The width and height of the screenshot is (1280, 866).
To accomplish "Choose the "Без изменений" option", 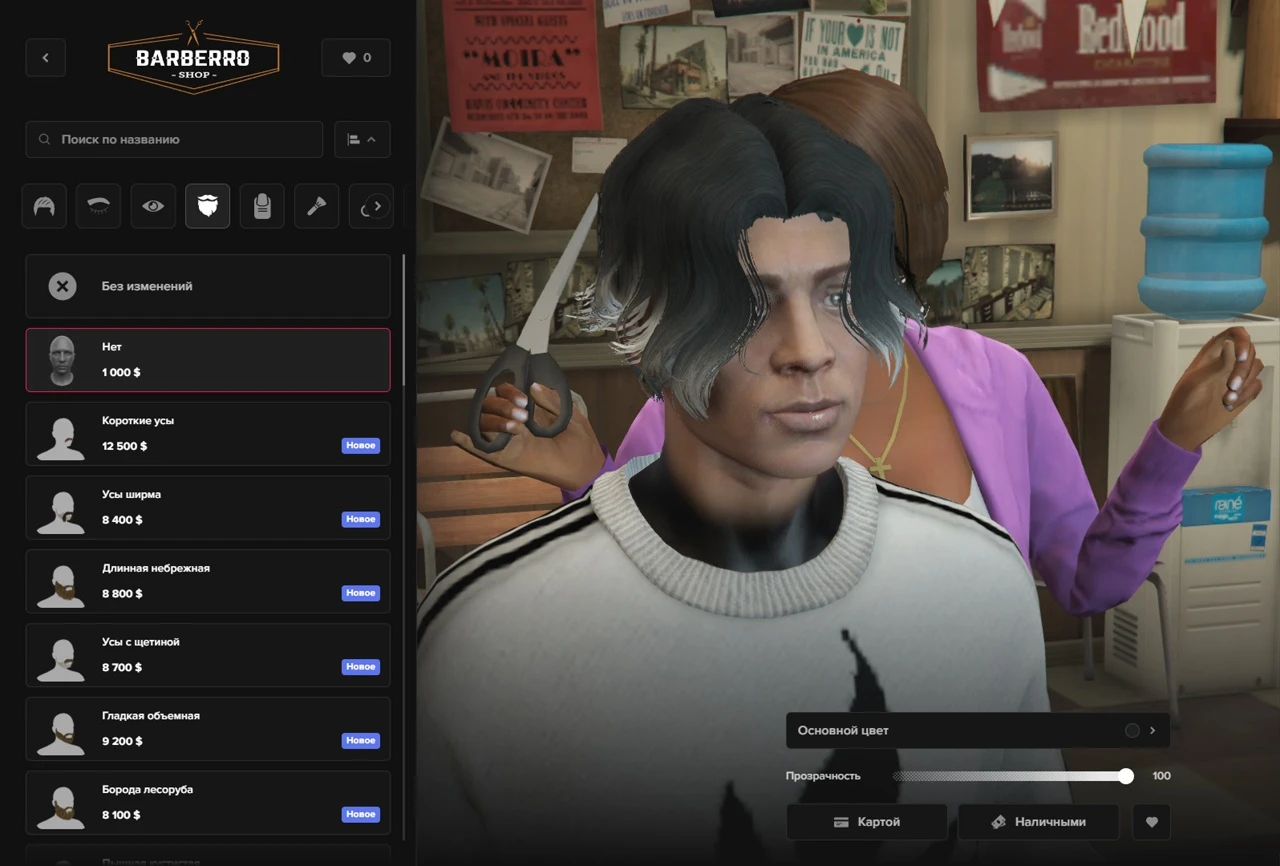I will 208,286.
